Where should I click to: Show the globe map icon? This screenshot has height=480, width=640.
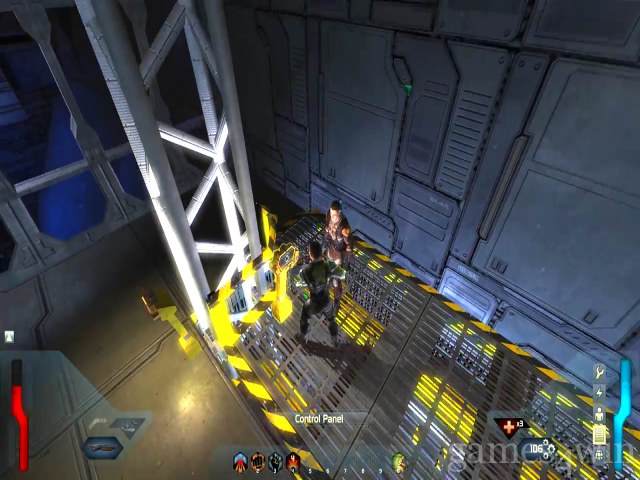(600, 455)
